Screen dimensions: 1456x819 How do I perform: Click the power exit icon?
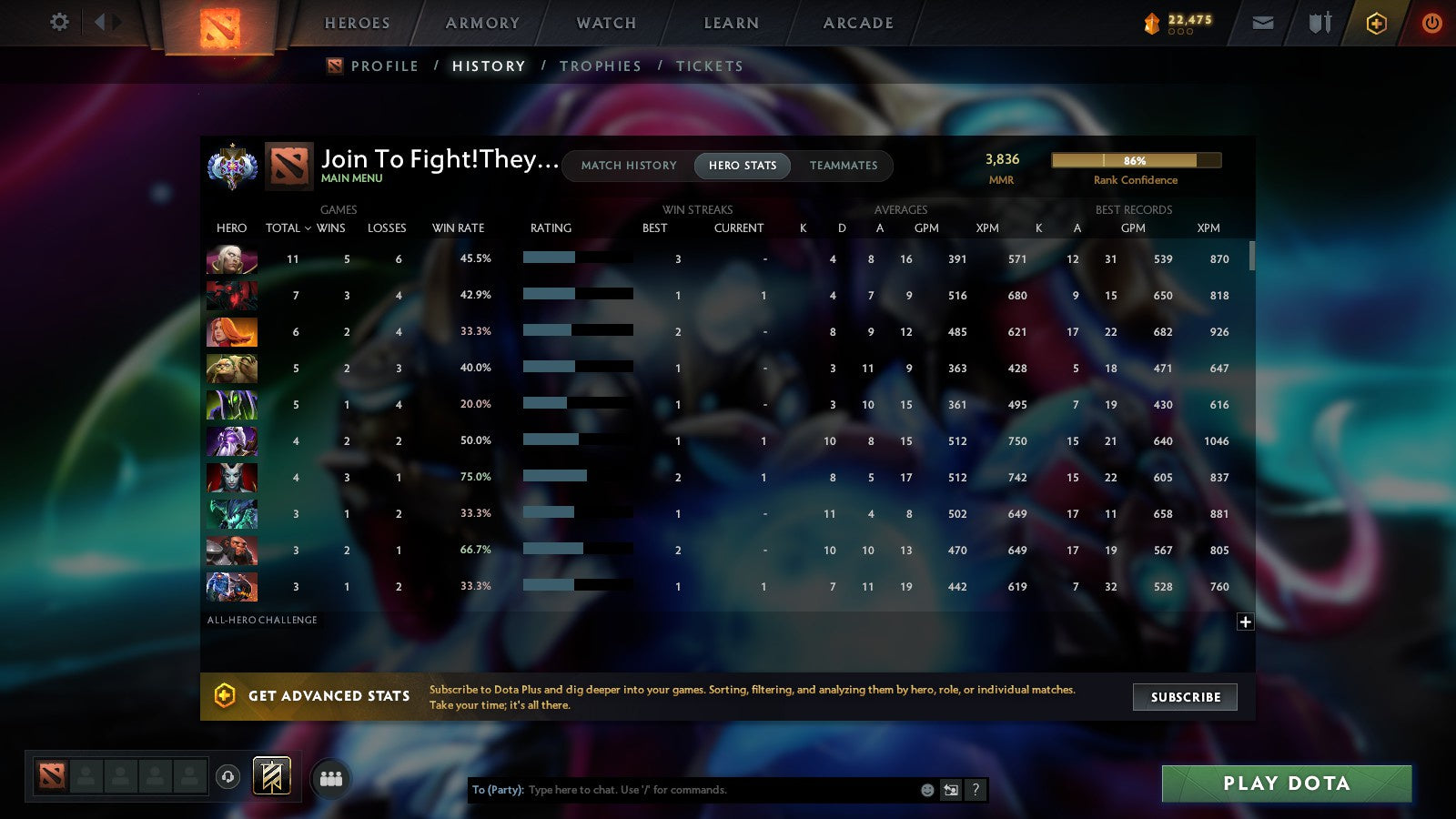[1431, 23]
